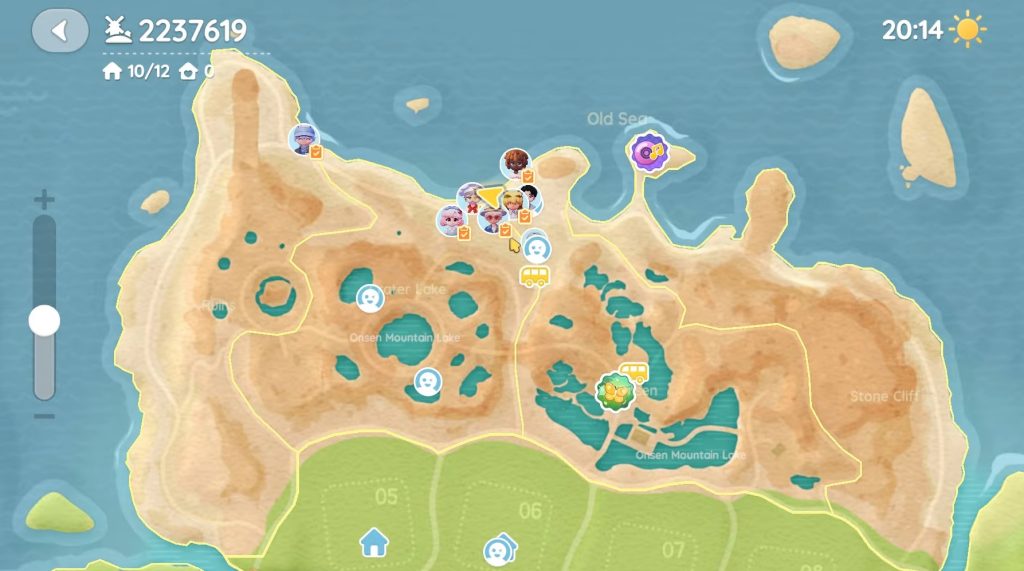Click the zoom slider handle

click(x=44, y=321)
